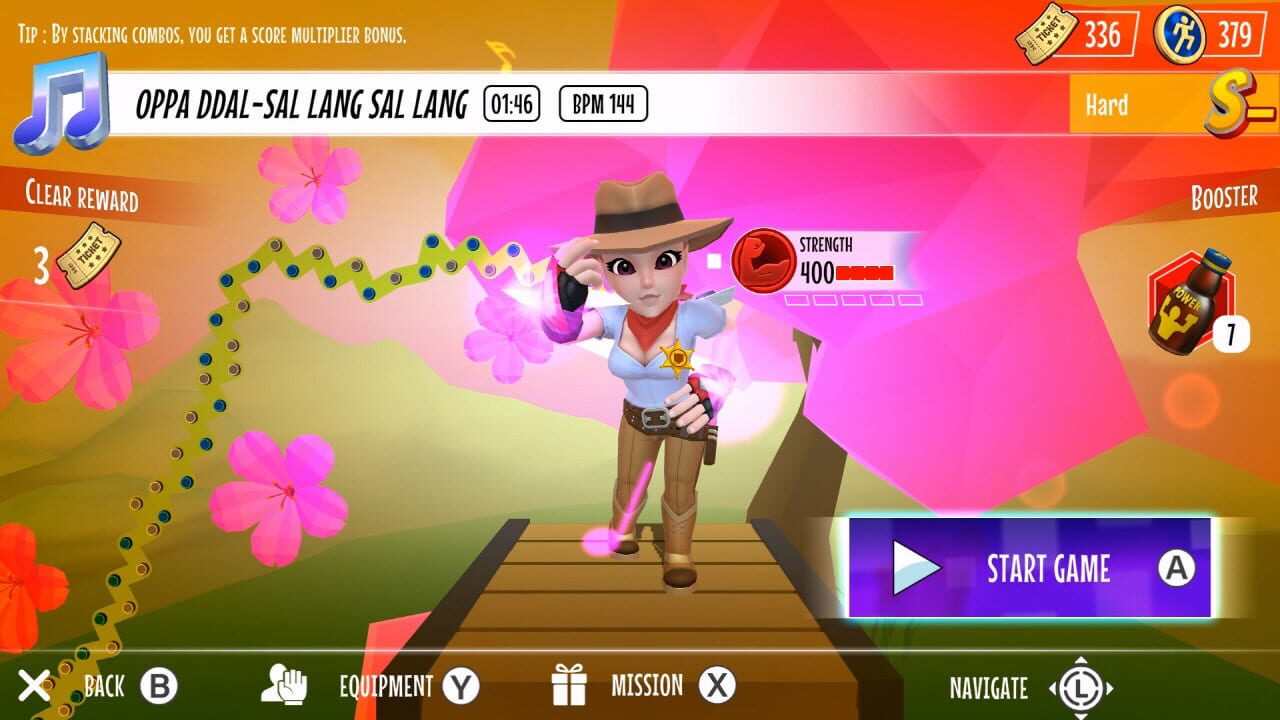Click the X icon at bottom left
The image size is (1280, 720).
click(x=33, y=686)
